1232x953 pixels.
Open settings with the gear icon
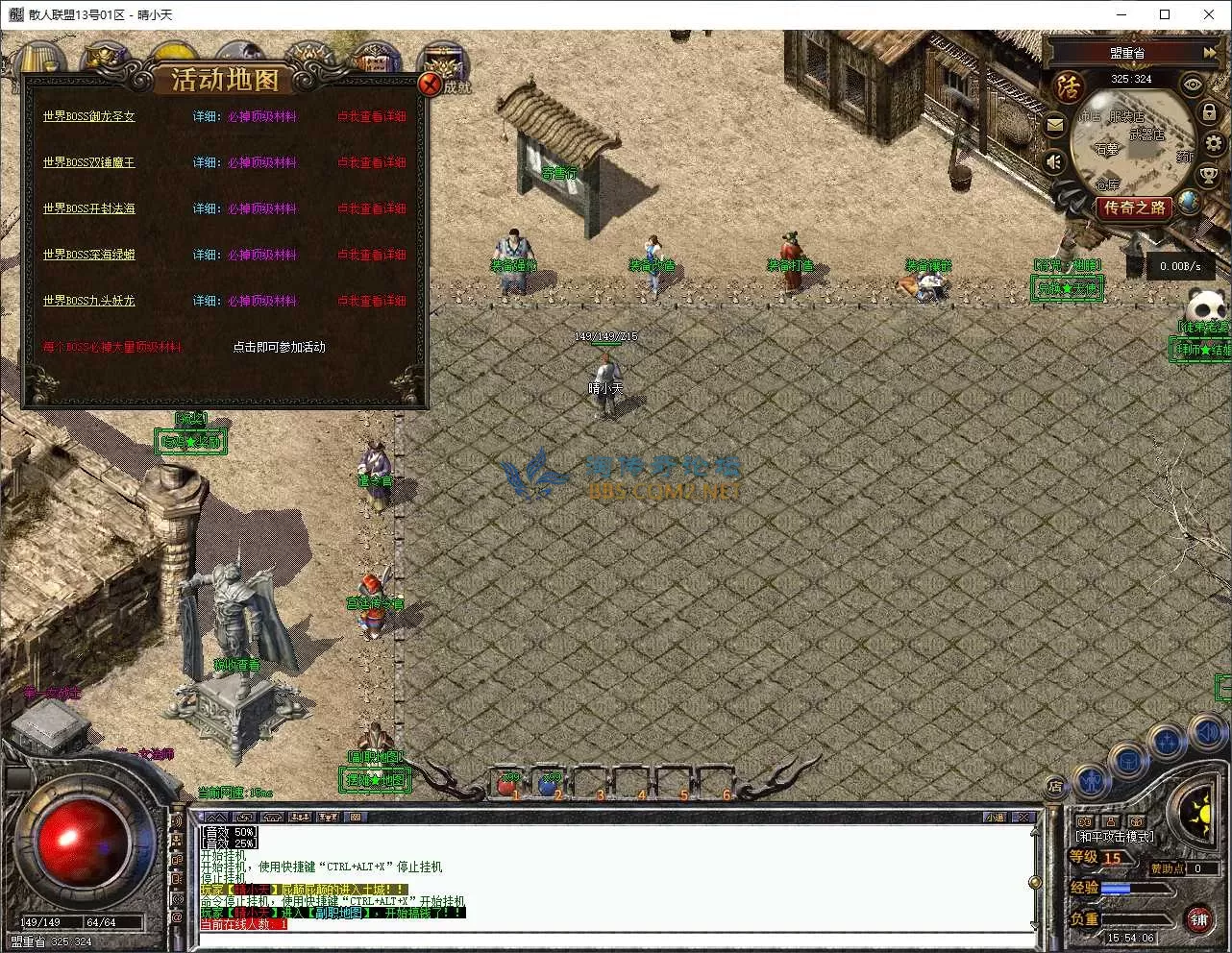click(x=1214, y=144)
